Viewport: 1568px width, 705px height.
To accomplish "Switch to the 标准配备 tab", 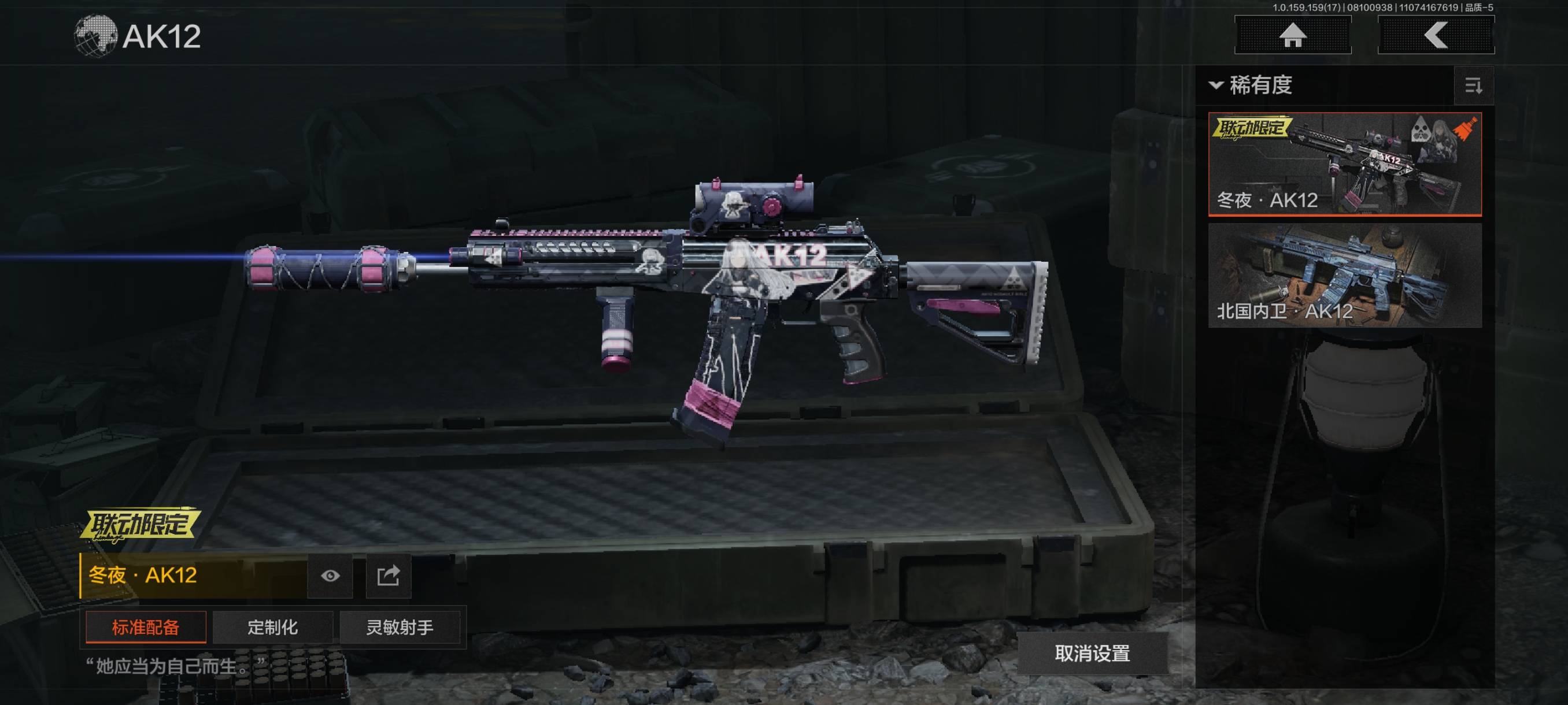I will click(x=146, y=627).
